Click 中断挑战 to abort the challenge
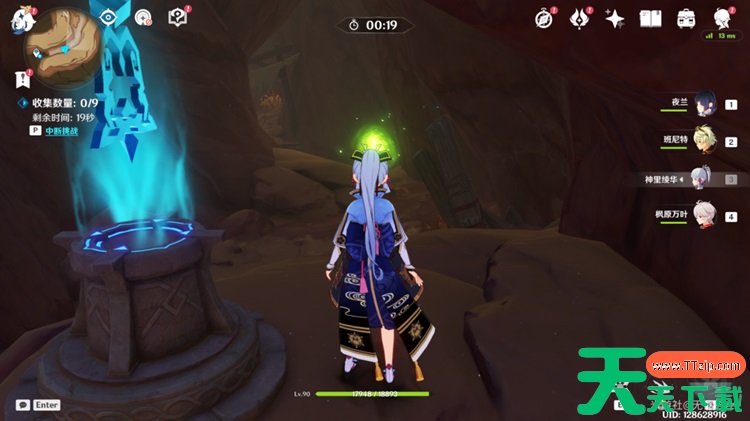The height and width of the screenshot is (421, 750). pyautogui.click(x=62, y=130)
